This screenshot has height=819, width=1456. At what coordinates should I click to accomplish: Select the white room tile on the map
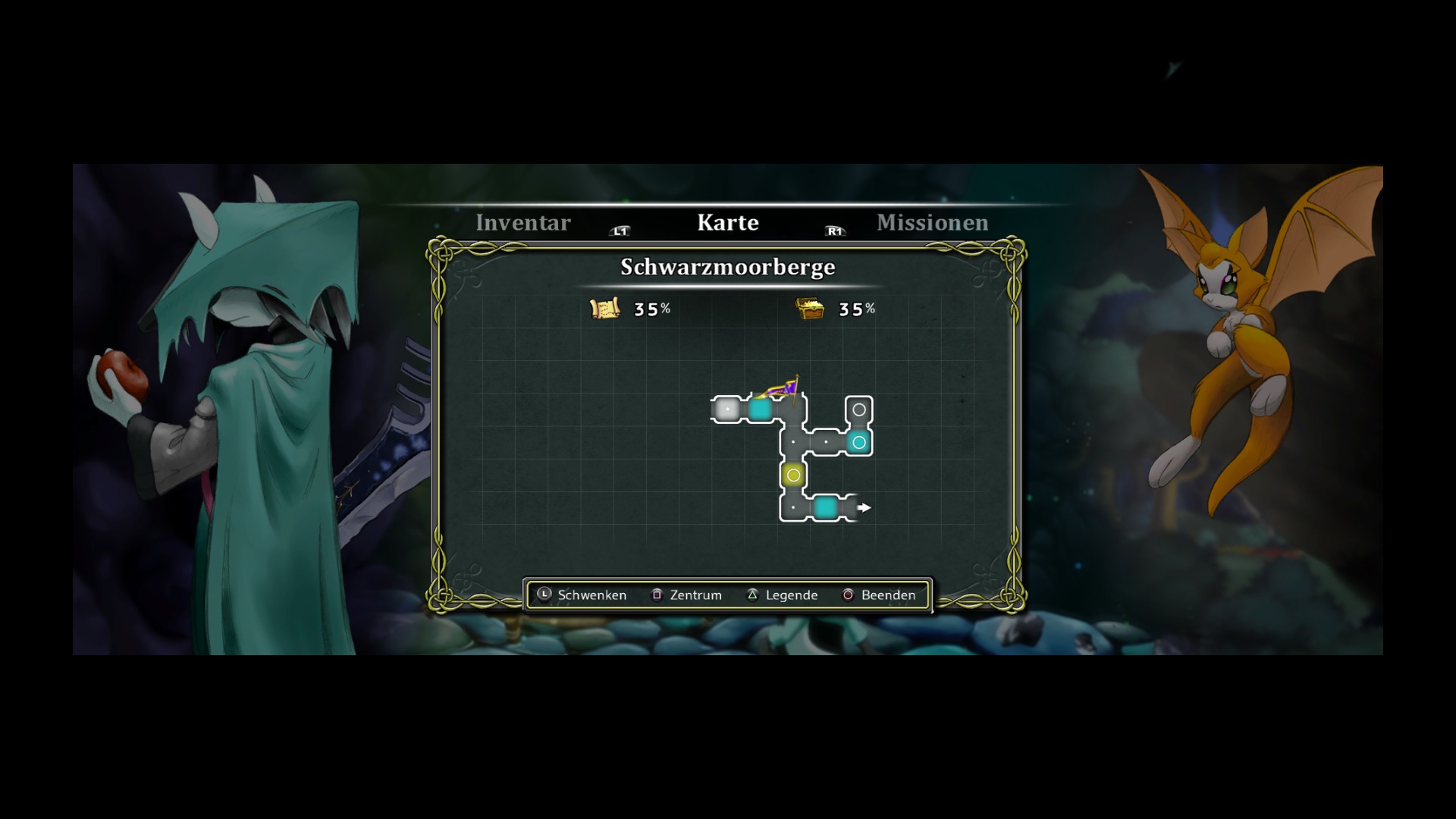click(x=727, y=409)
